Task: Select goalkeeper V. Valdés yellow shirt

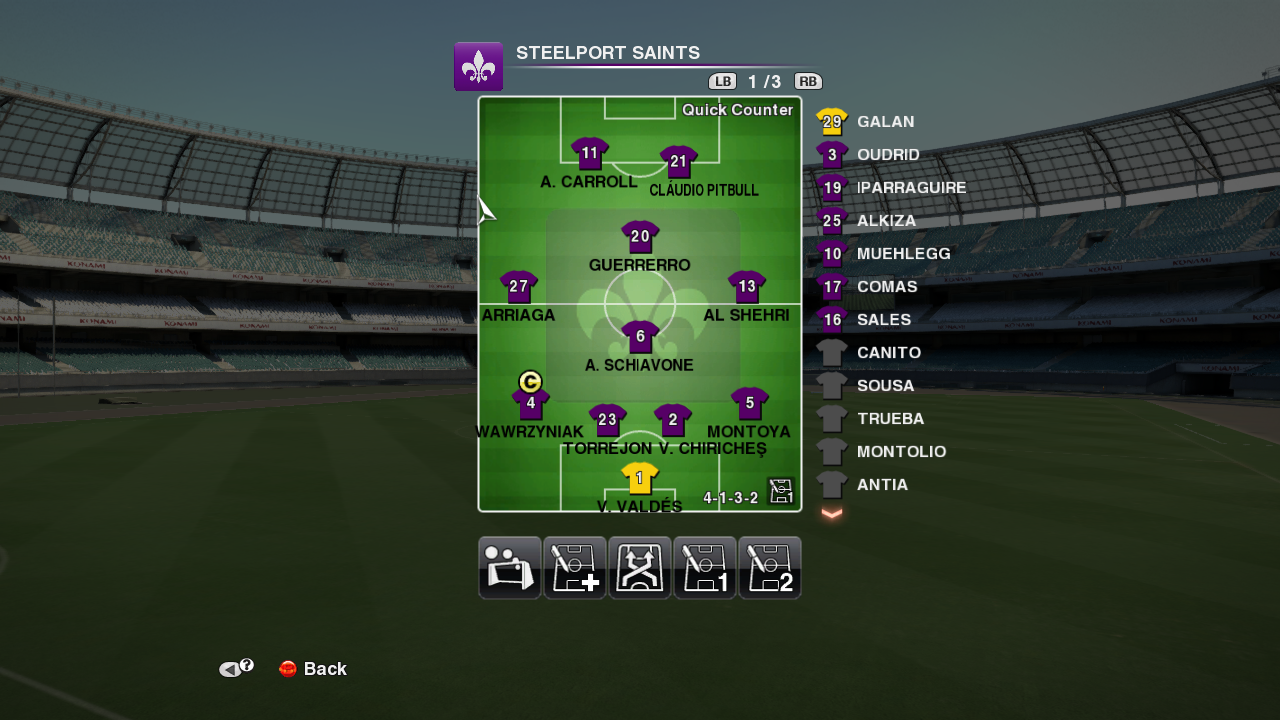Action: coord(640,478)
